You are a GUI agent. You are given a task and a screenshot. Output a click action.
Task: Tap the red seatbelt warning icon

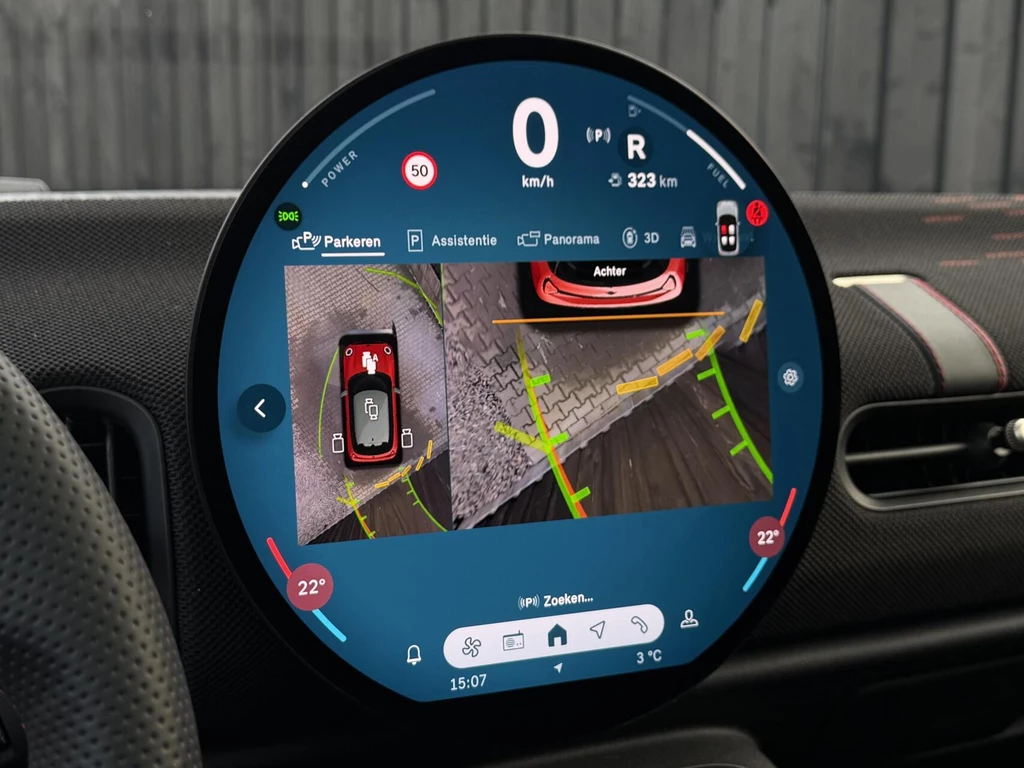(x=758, y=213)
